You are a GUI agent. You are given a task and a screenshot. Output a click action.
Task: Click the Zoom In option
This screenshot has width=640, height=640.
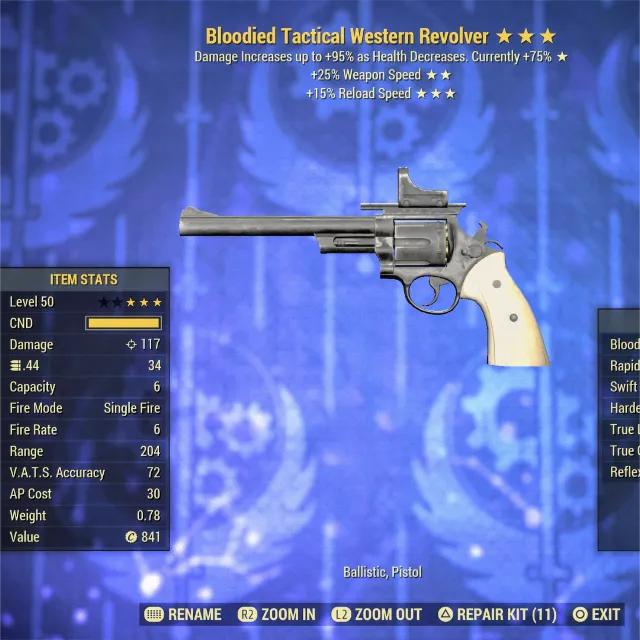point(276,615)
